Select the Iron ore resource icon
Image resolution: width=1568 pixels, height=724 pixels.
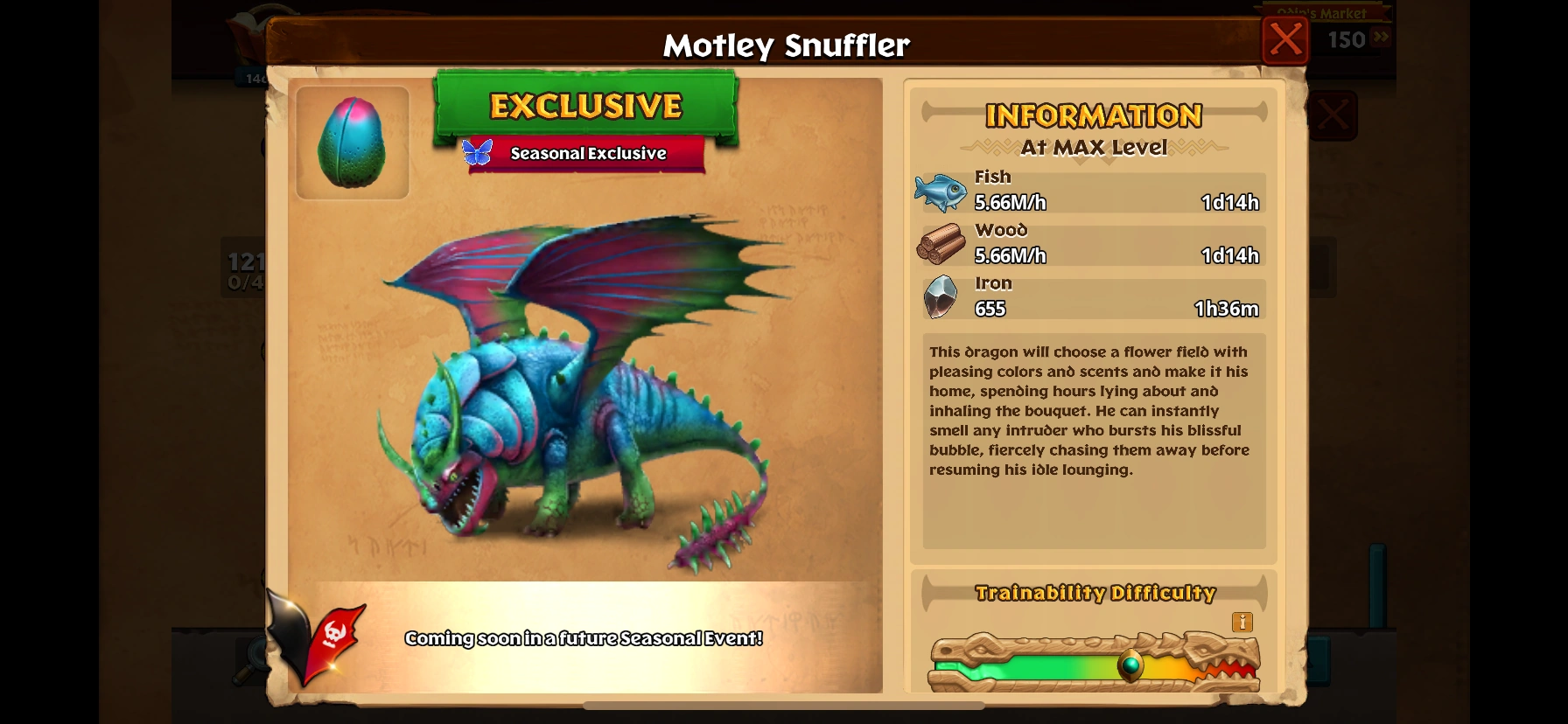pos(941,296)
